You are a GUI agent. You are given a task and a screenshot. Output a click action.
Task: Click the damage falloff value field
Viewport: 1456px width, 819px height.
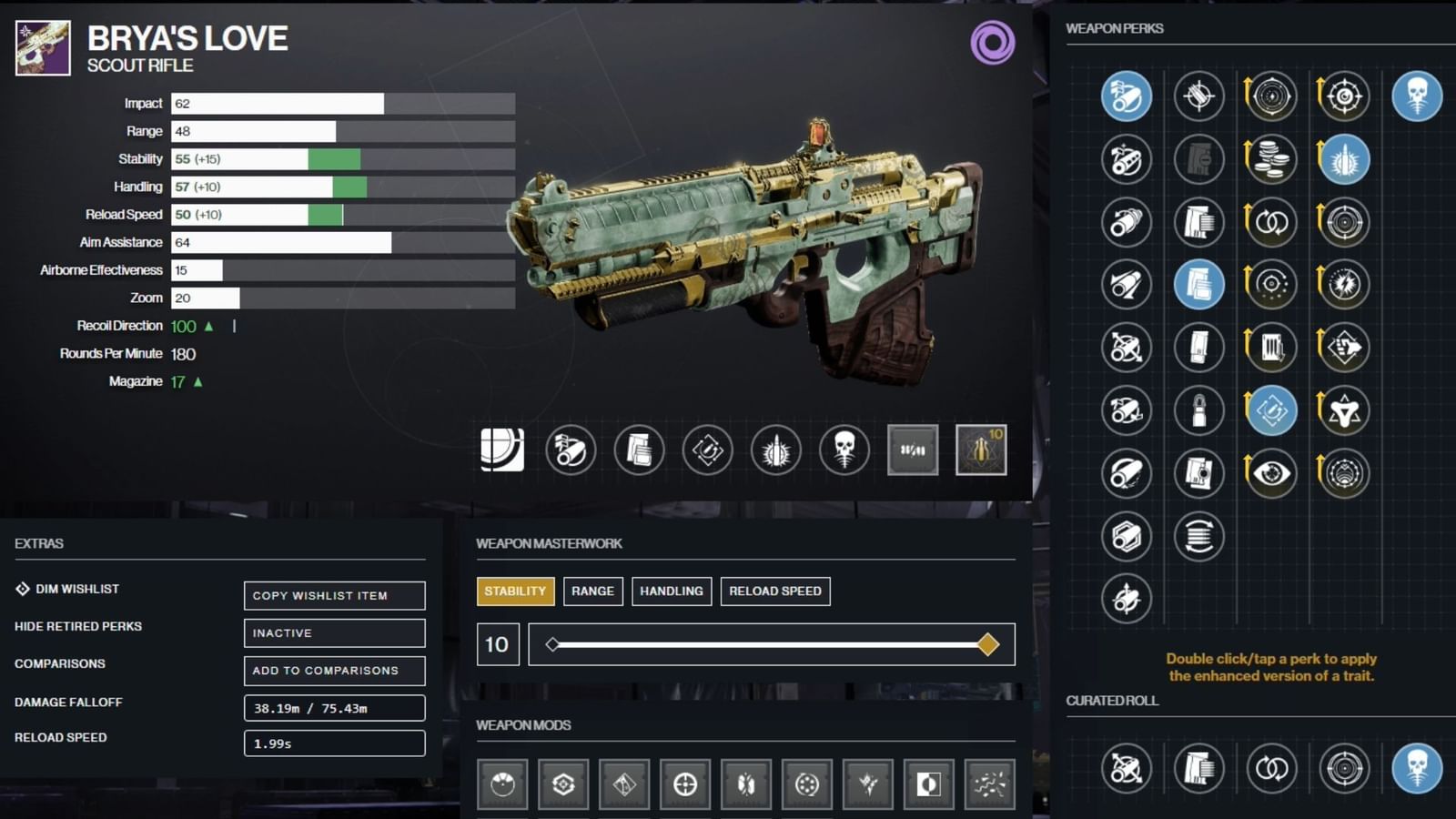pos(334,707)
